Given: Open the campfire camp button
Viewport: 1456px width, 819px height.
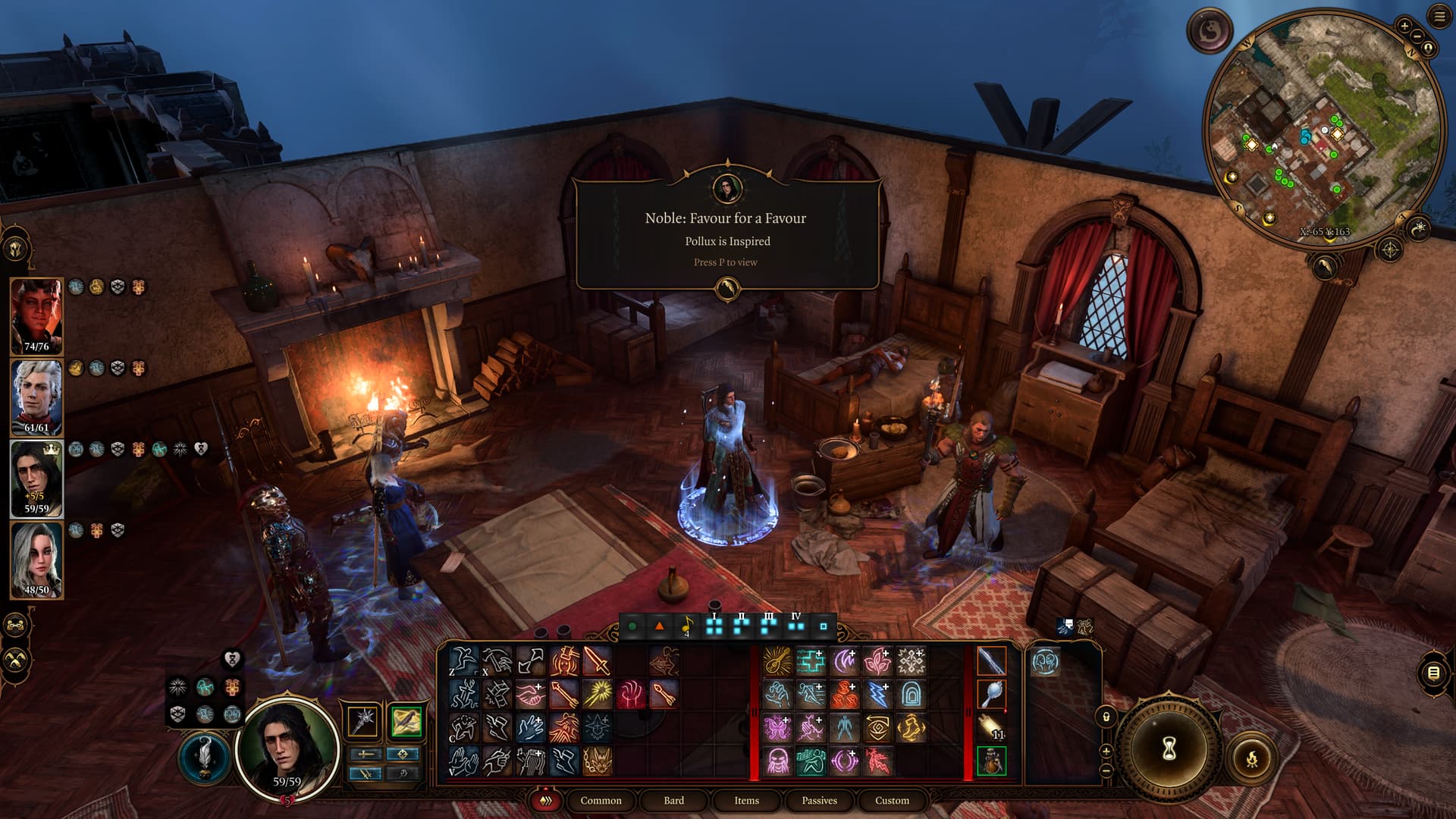Looking at the screenshot, I should click(x=1251, y=758).
